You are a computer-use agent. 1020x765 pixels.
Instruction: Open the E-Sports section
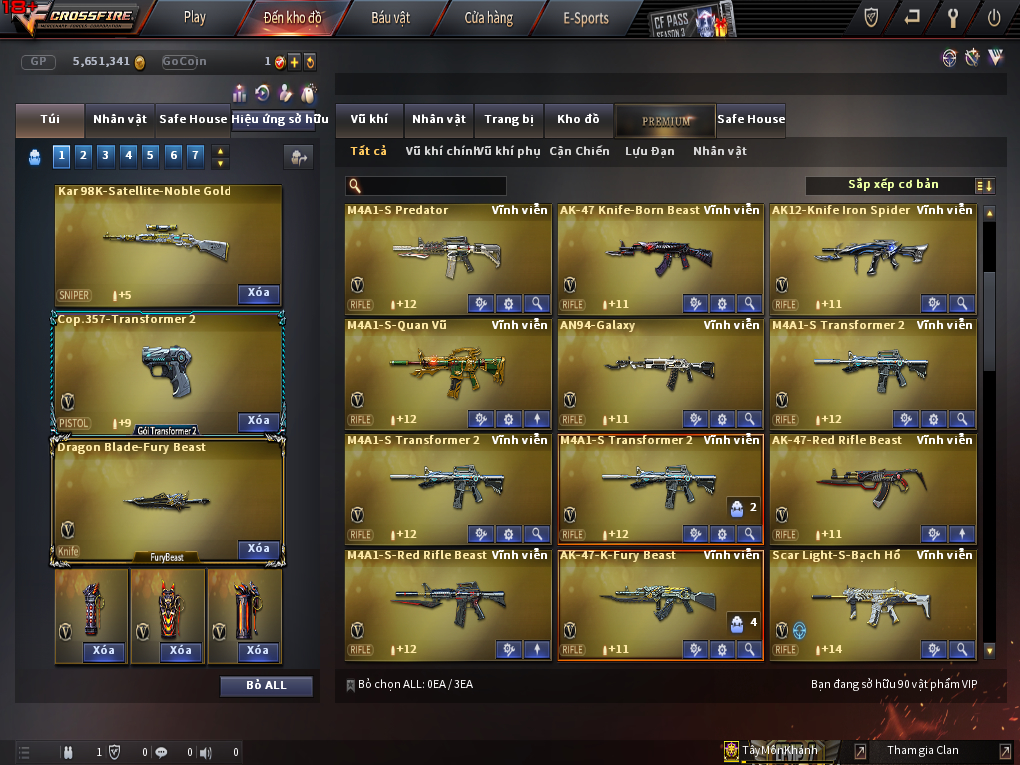pos(585,17)
